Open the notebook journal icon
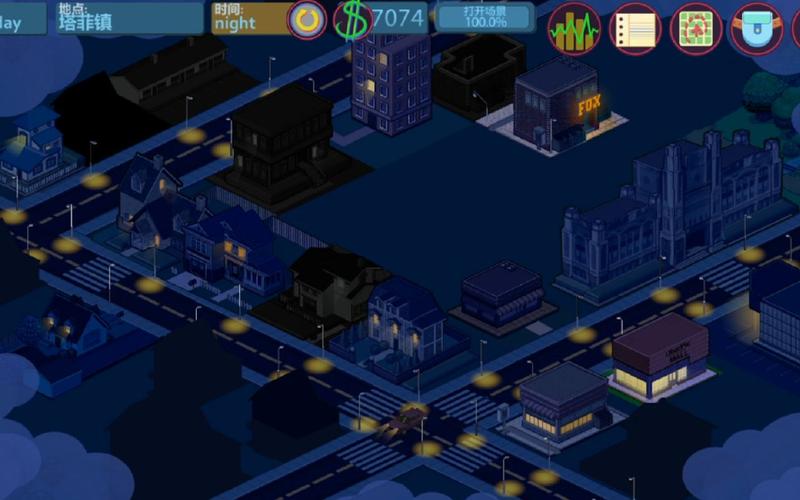 point(635,28)
